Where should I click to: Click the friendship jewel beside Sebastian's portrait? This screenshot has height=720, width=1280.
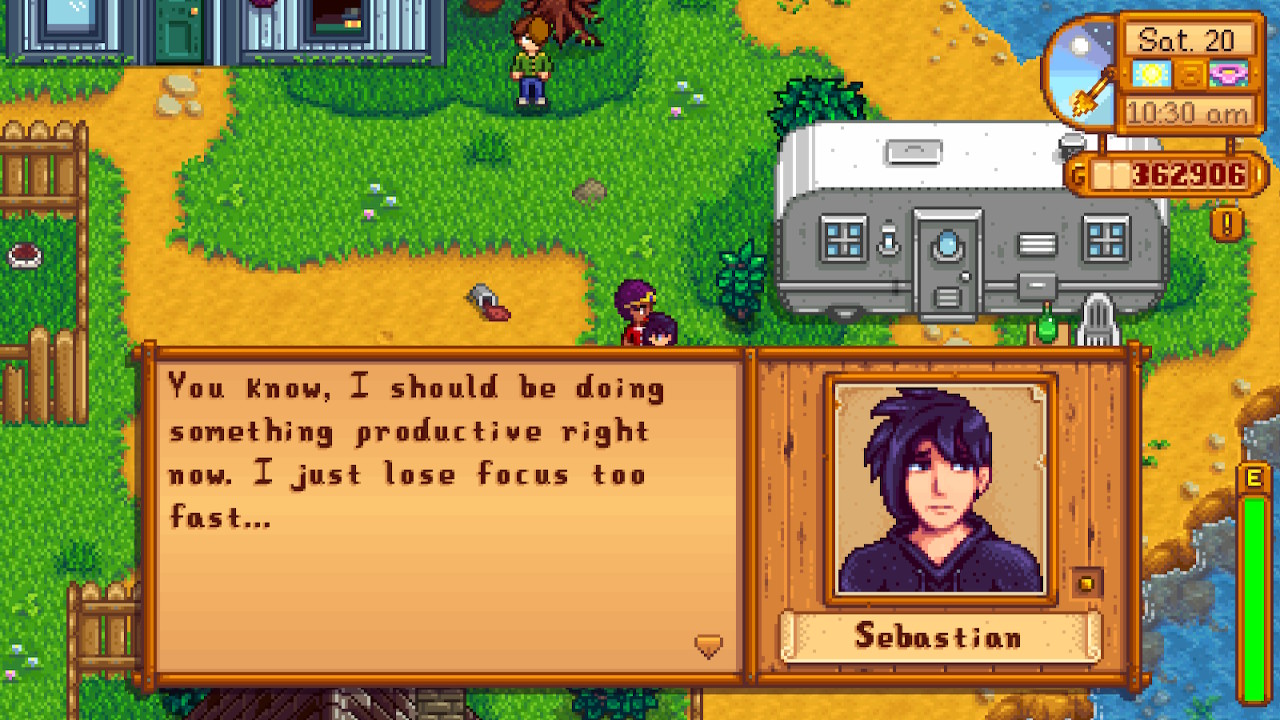click(x=1088, y=583)
